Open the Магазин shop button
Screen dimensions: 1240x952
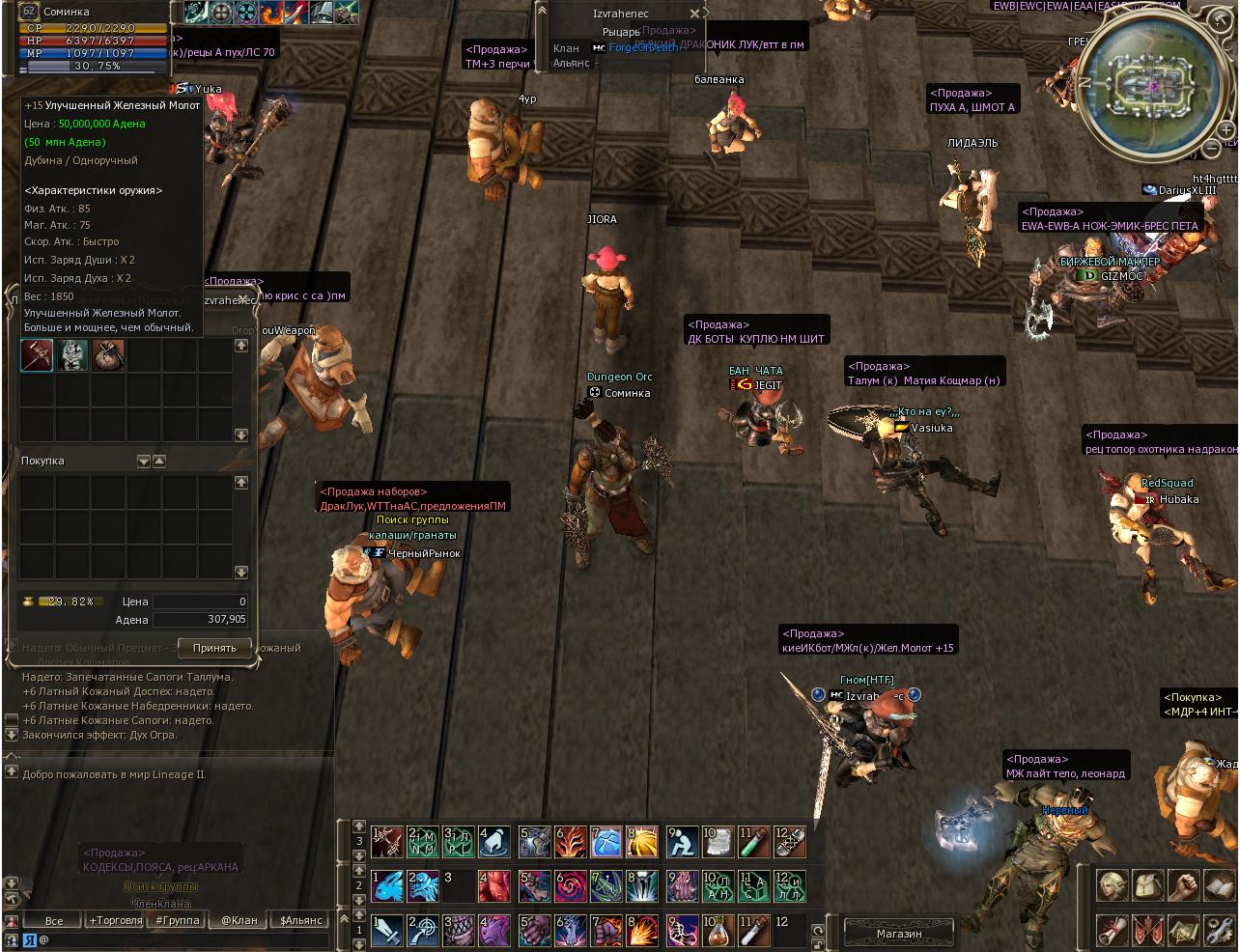(x=899, y=934)
